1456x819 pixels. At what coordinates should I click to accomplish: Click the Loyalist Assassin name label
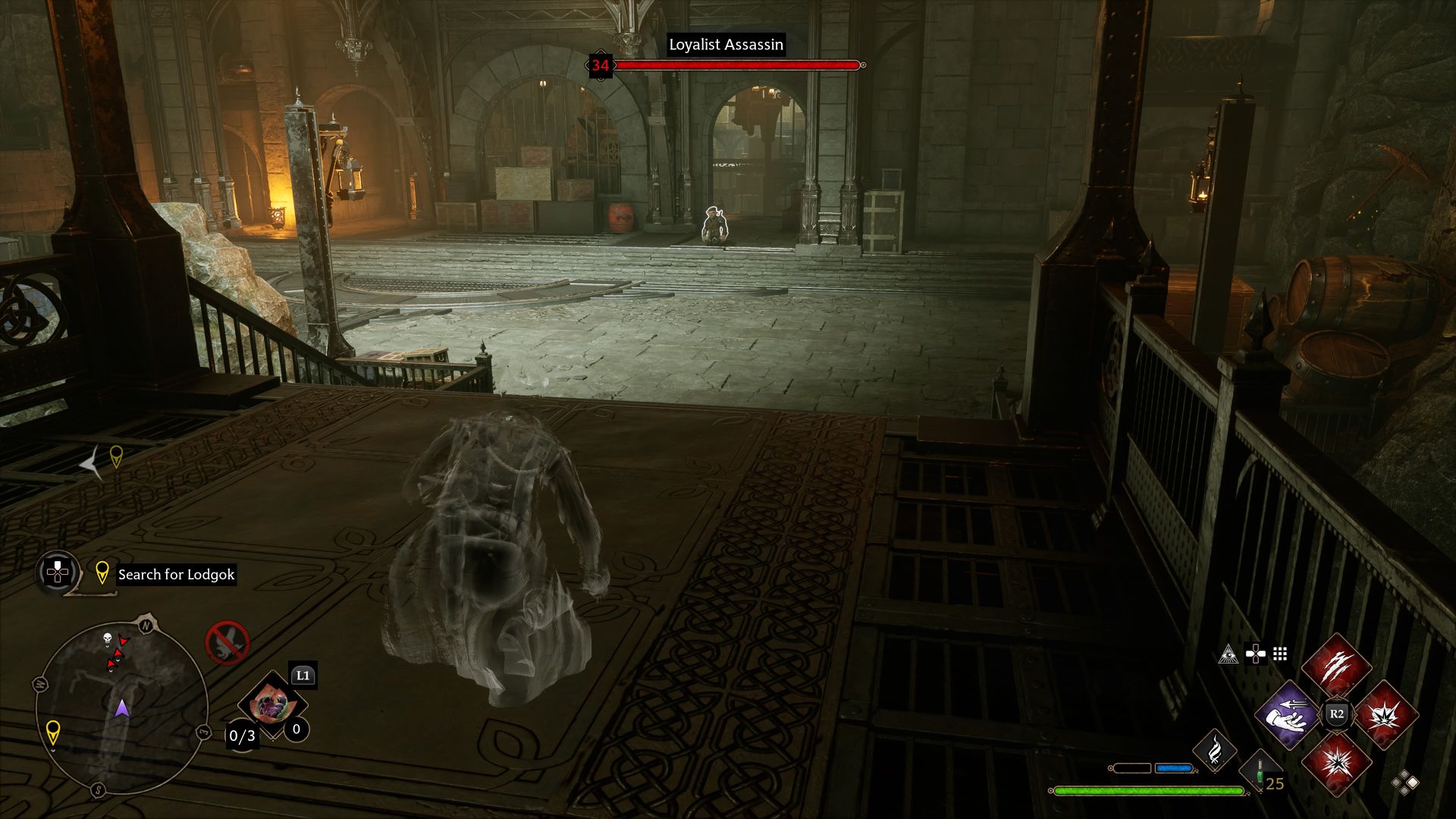tap(726, 45)
